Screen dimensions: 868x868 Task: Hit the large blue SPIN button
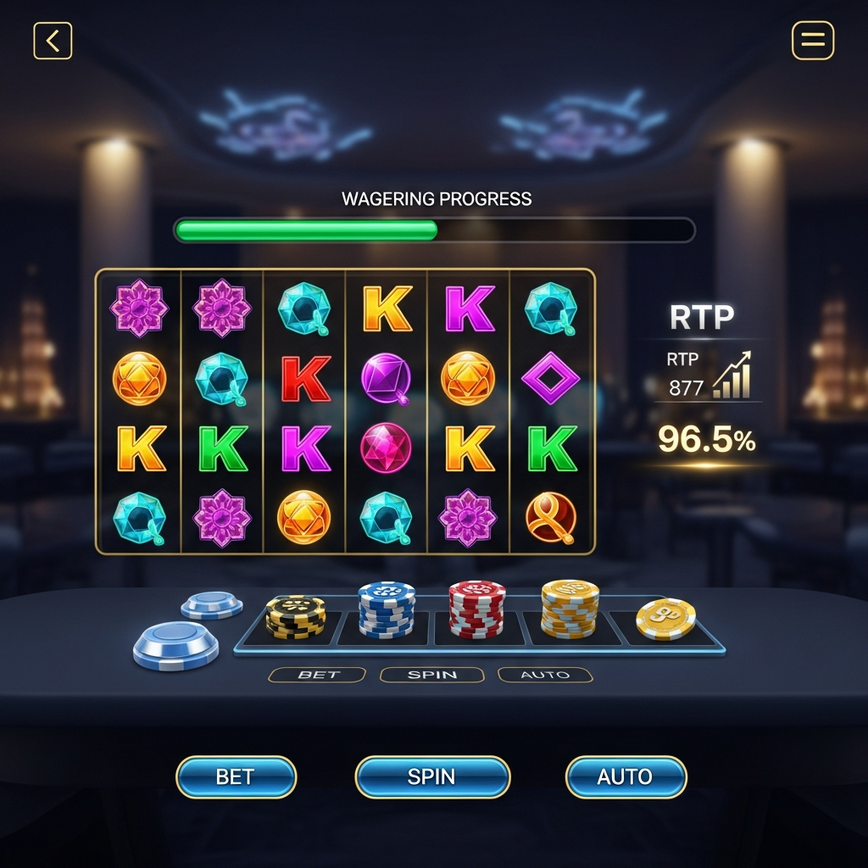432,777
